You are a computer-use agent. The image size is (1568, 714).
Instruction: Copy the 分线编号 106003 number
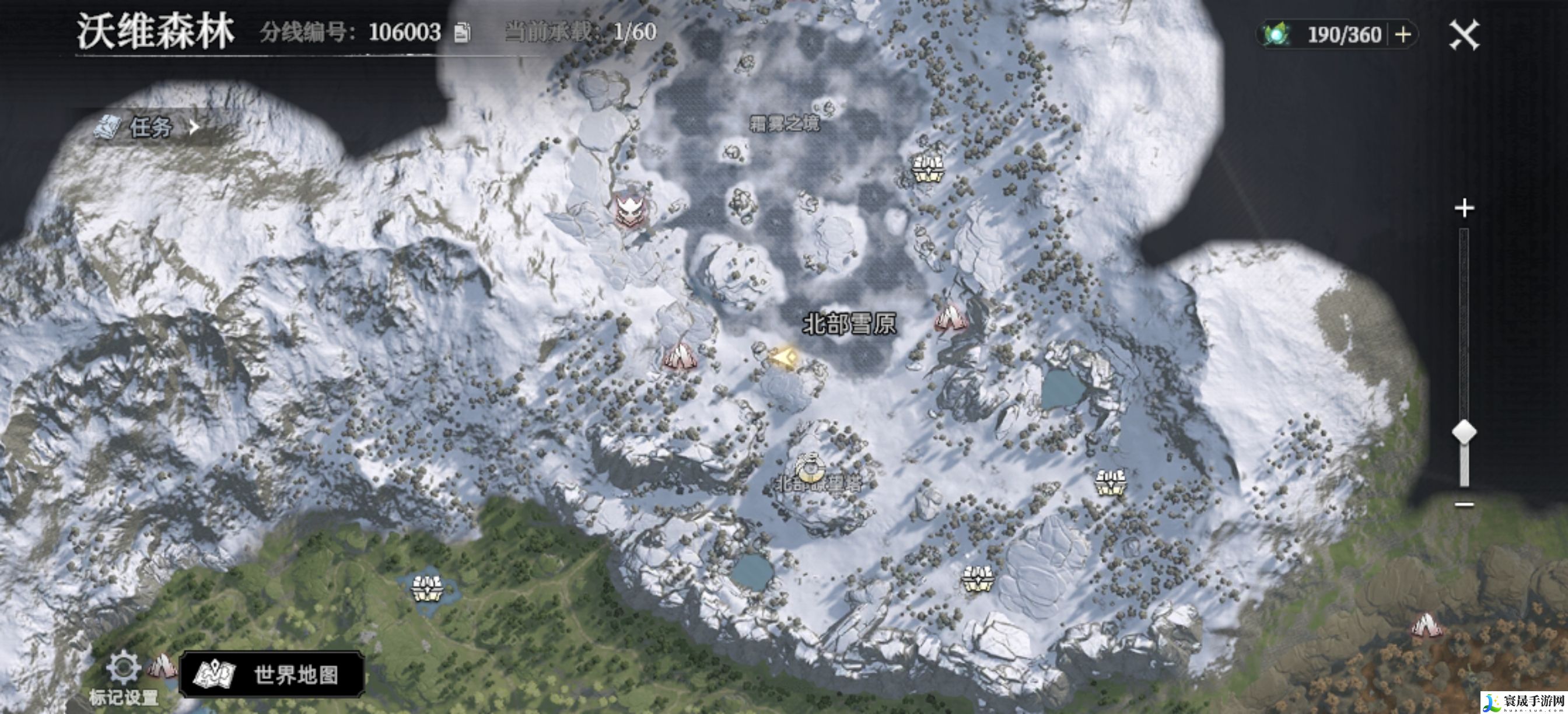pos(463,32)
